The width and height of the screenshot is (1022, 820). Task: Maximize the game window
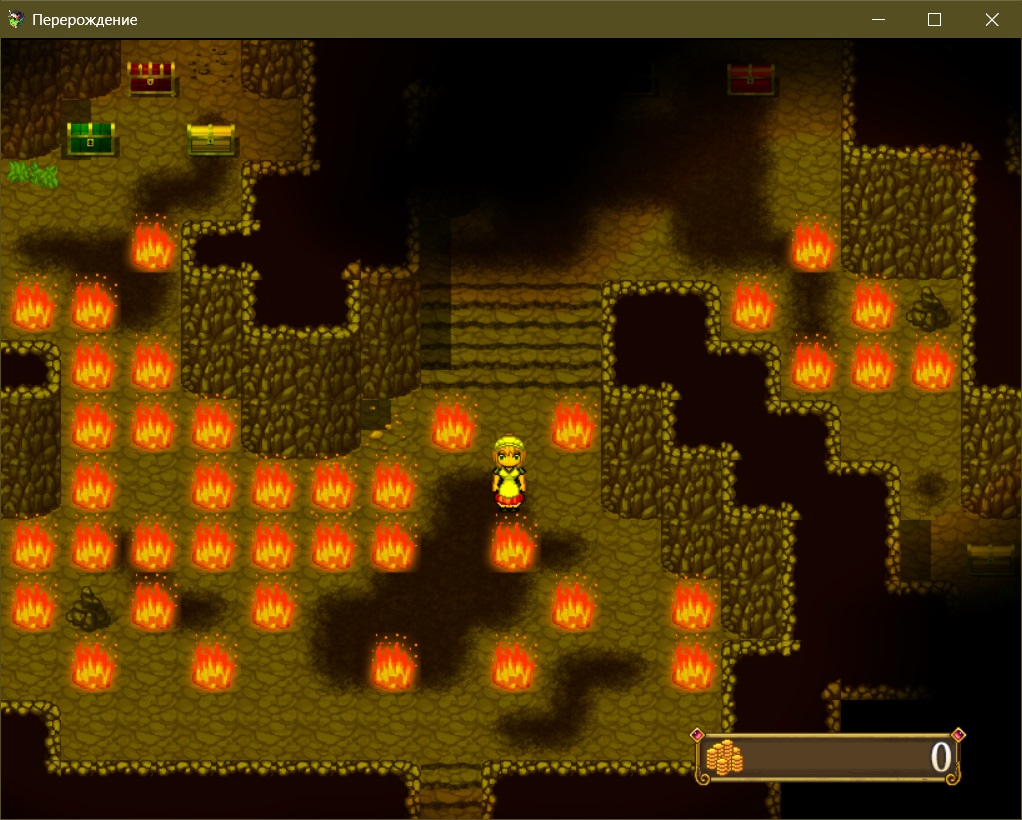935,19
